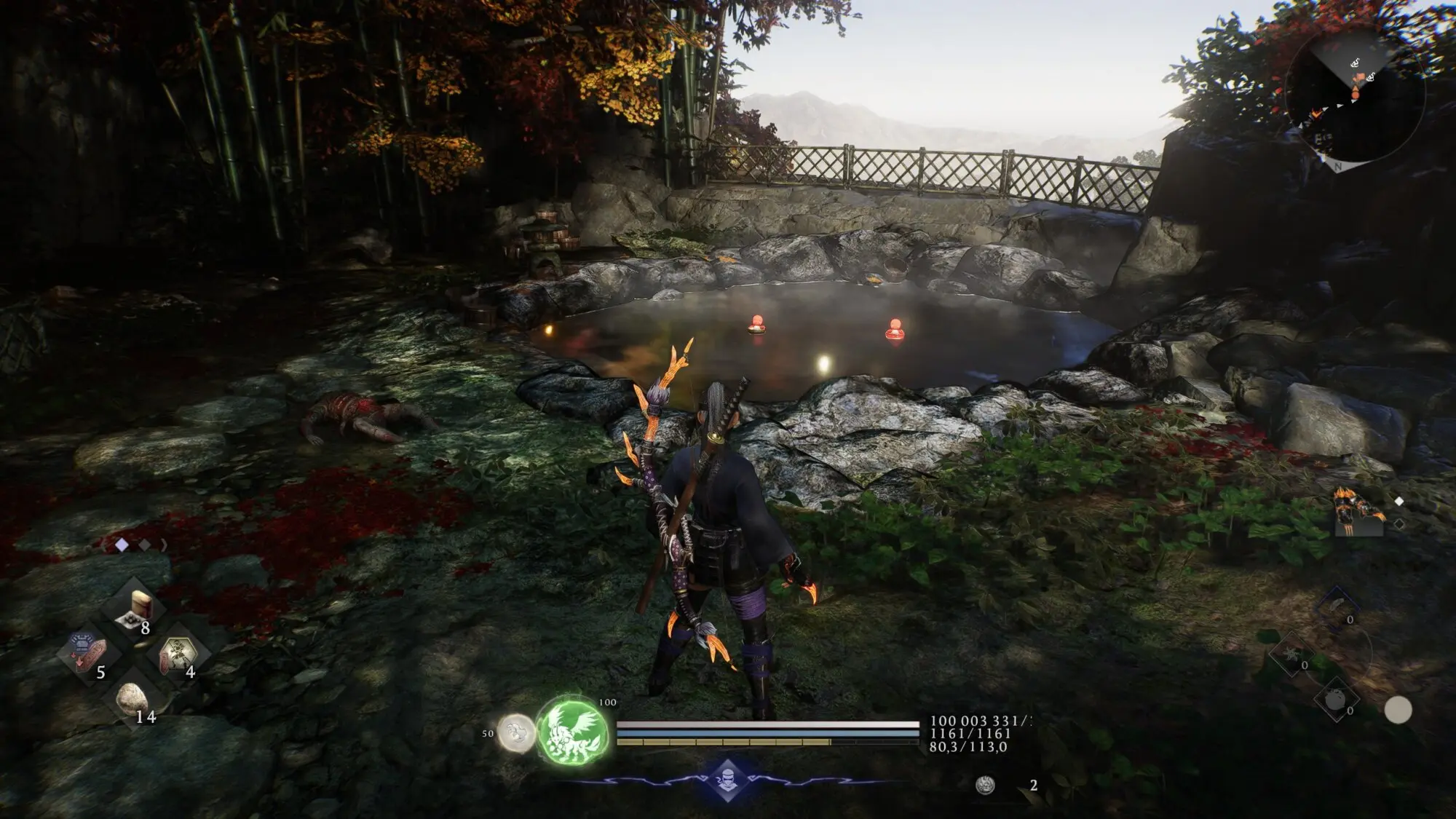Choose the flaming claws weapon icon
Screen dimensions: 1456x819
(1358, 512)
